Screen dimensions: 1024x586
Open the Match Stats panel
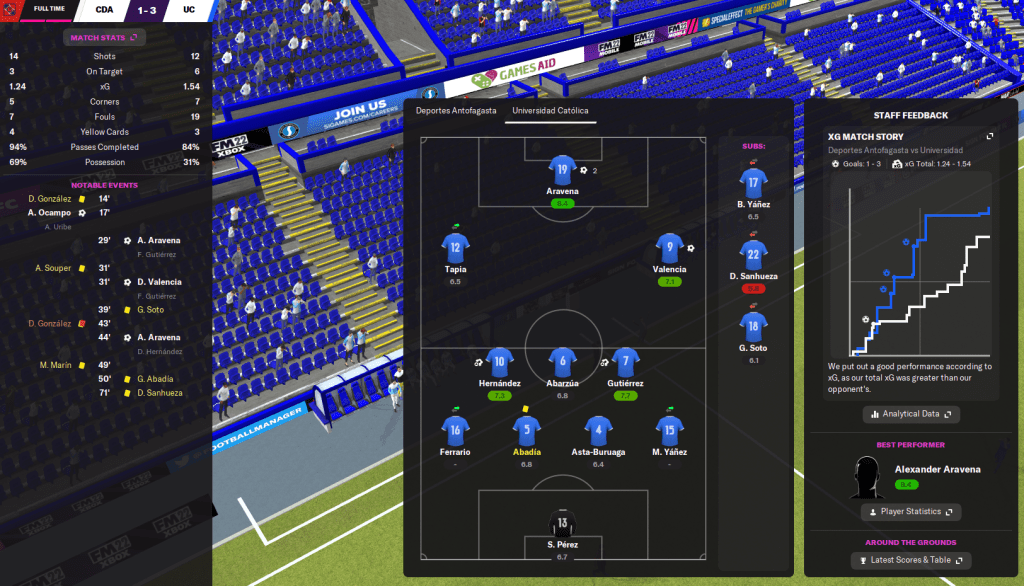105,38
